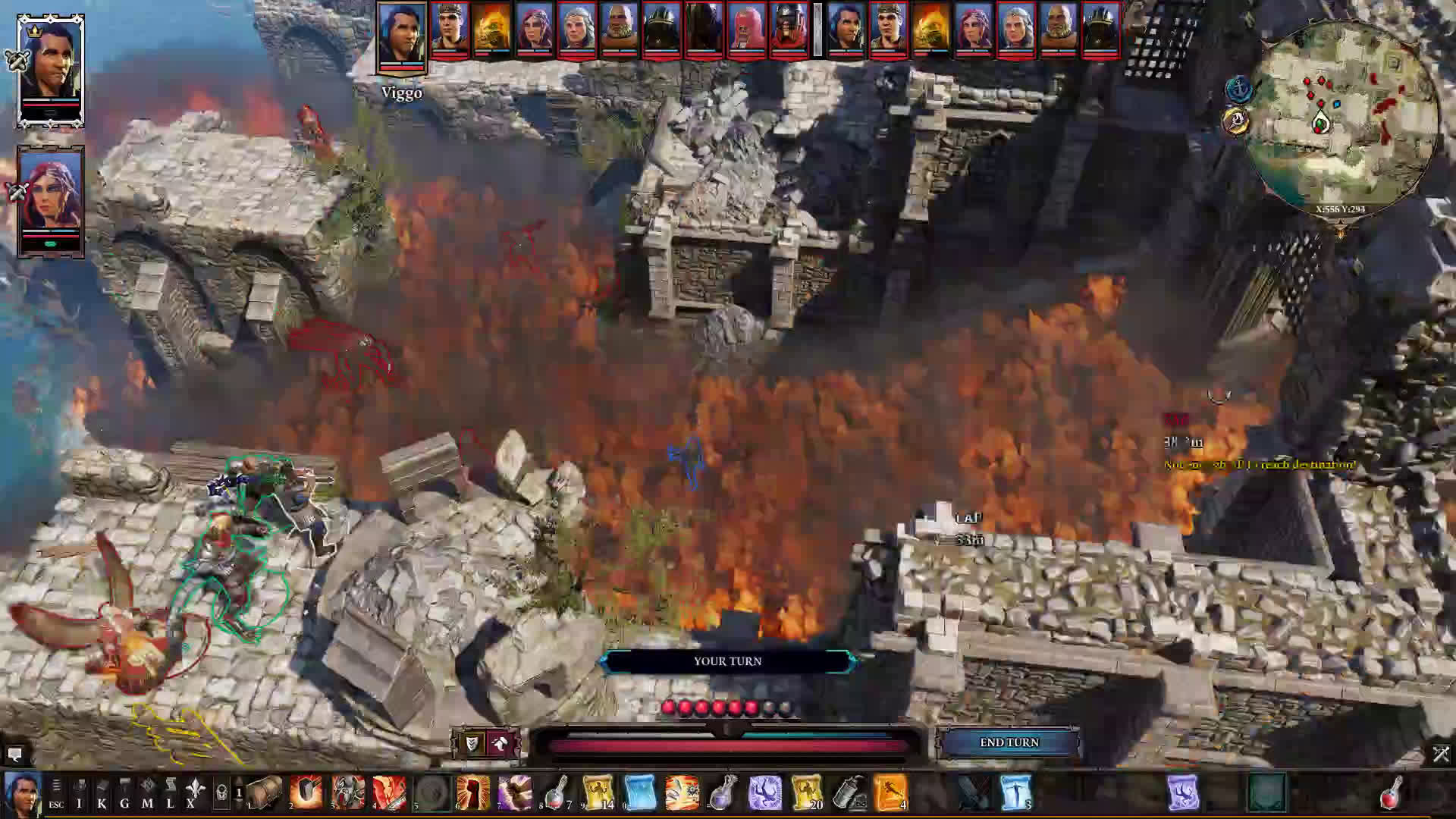1456x819 pixels.
Task: Activate the hammer skill in hotbar slot 2
Action: tap(306, 792)
